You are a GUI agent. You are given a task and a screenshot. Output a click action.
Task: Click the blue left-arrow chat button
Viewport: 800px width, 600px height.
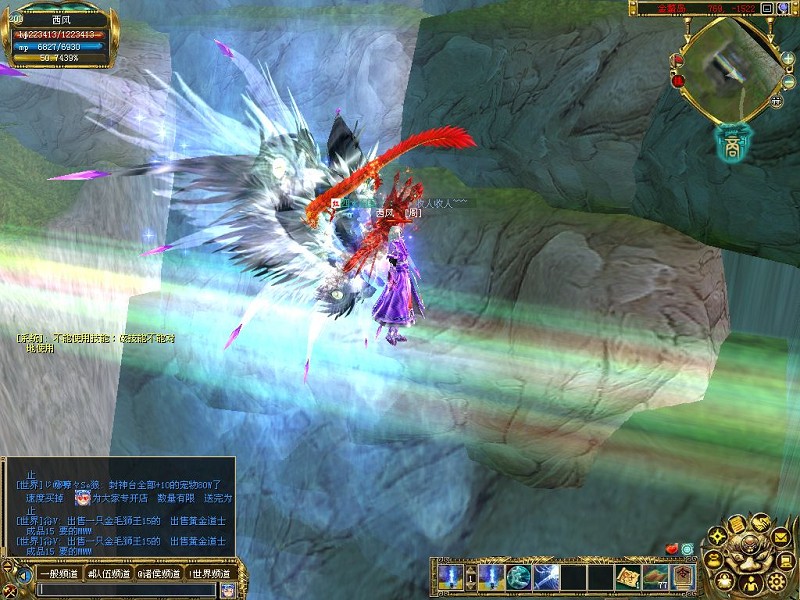pyautogui.click(x=23, y=575)
